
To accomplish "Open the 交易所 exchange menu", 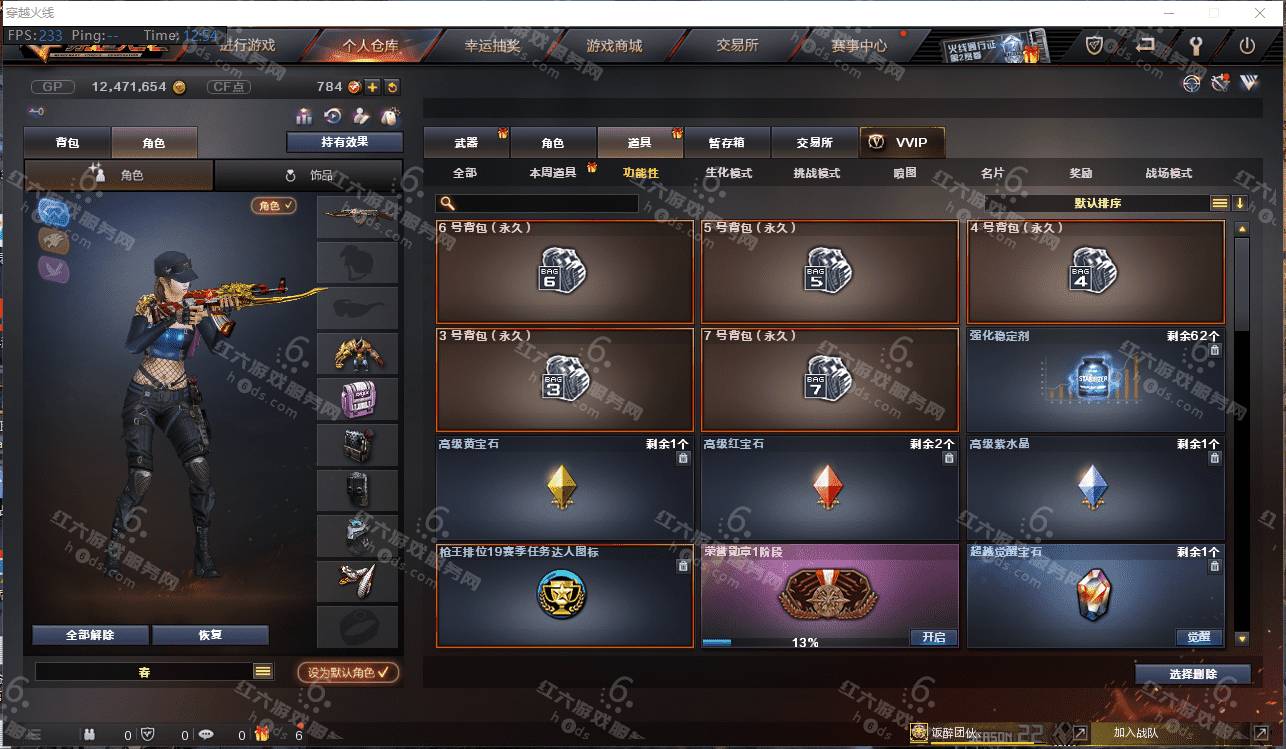I will point(737,45).
